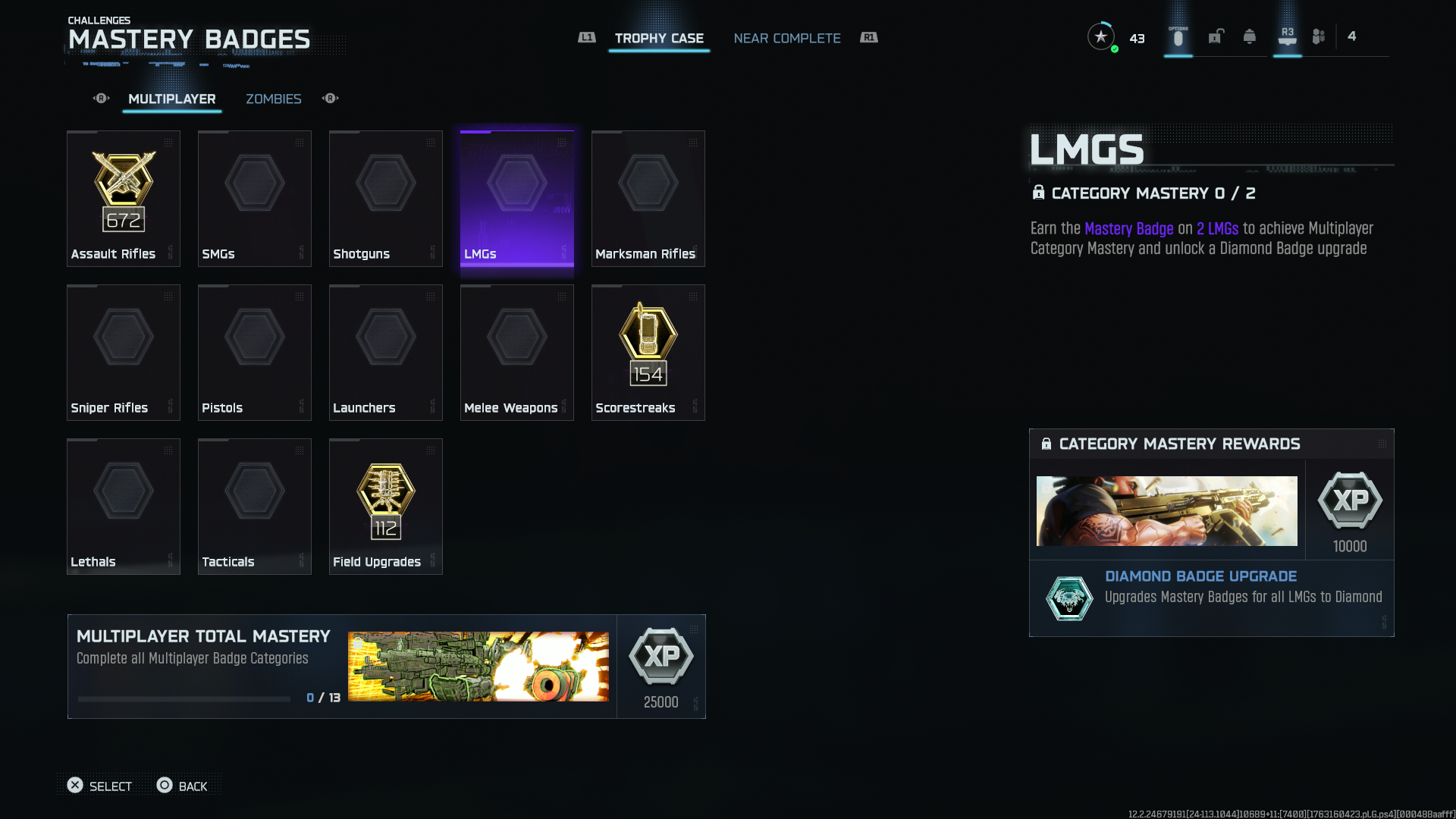Select the Scorestreaks badge tile
The width and height of the screenshot is (1456, 819).
click(x=648, y=353)
